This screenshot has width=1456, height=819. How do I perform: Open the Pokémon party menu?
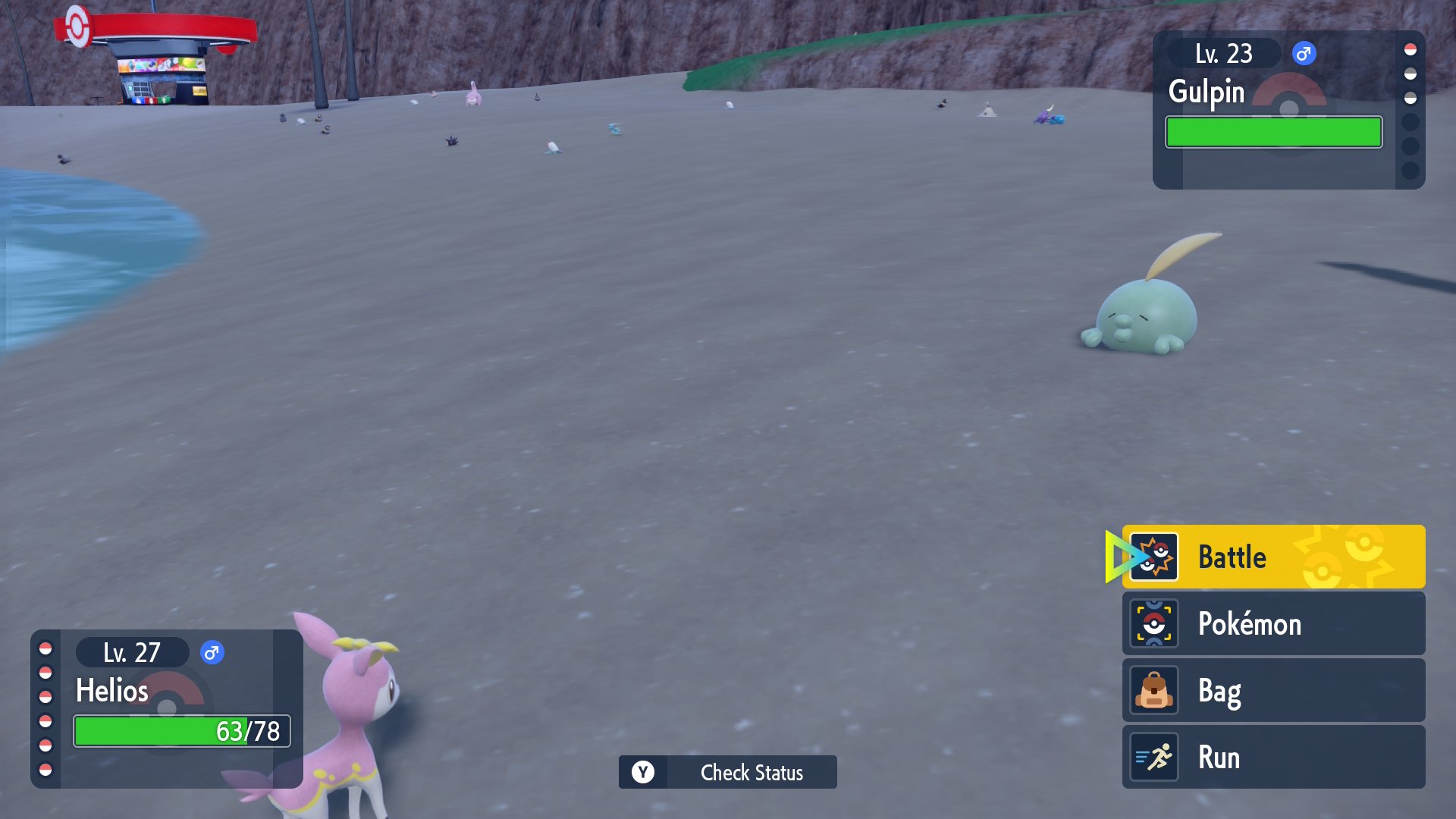tap(1272, 623)
